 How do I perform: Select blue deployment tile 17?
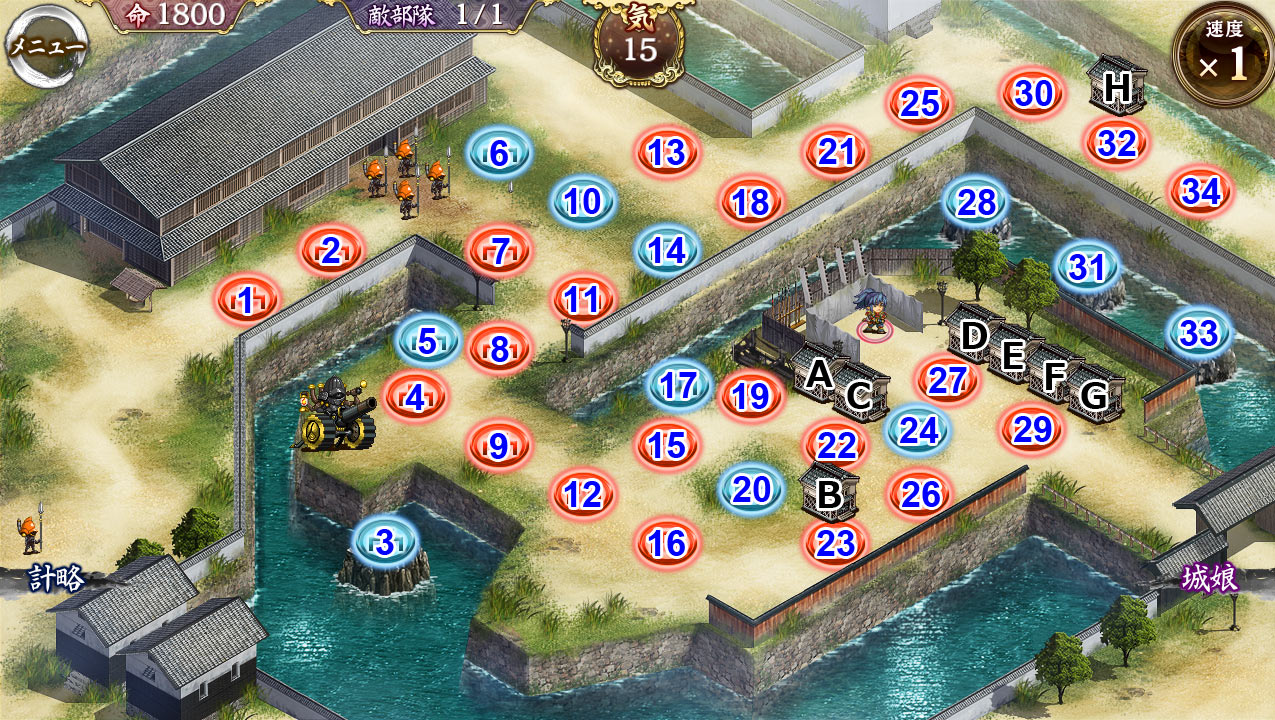point(679,386)
